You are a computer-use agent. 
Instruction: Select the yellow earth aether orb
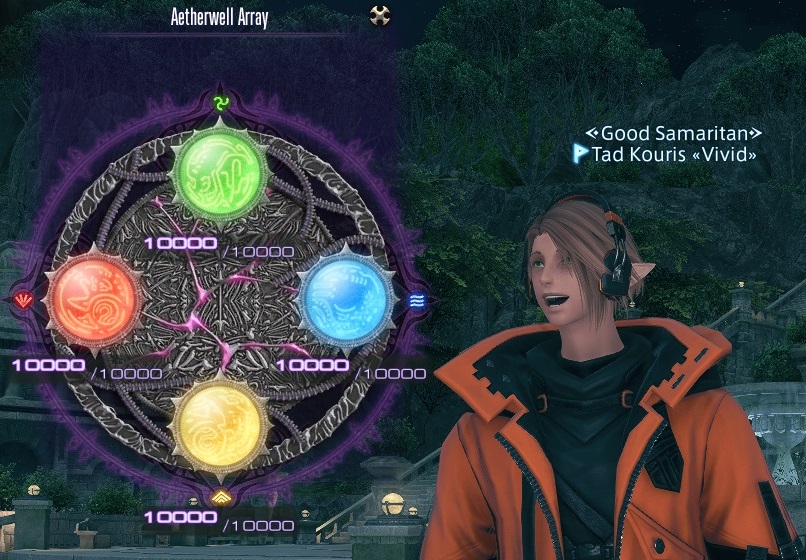(x=220, y=419)
